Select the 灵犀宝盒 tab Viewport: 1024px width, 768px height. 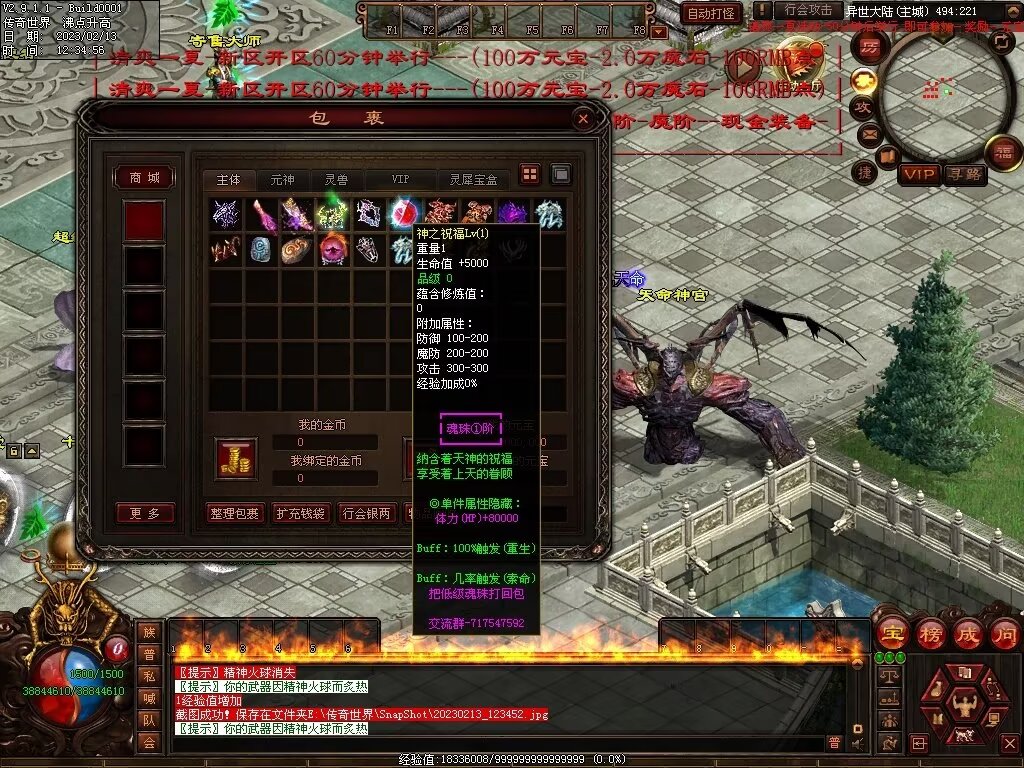(473, 180)
